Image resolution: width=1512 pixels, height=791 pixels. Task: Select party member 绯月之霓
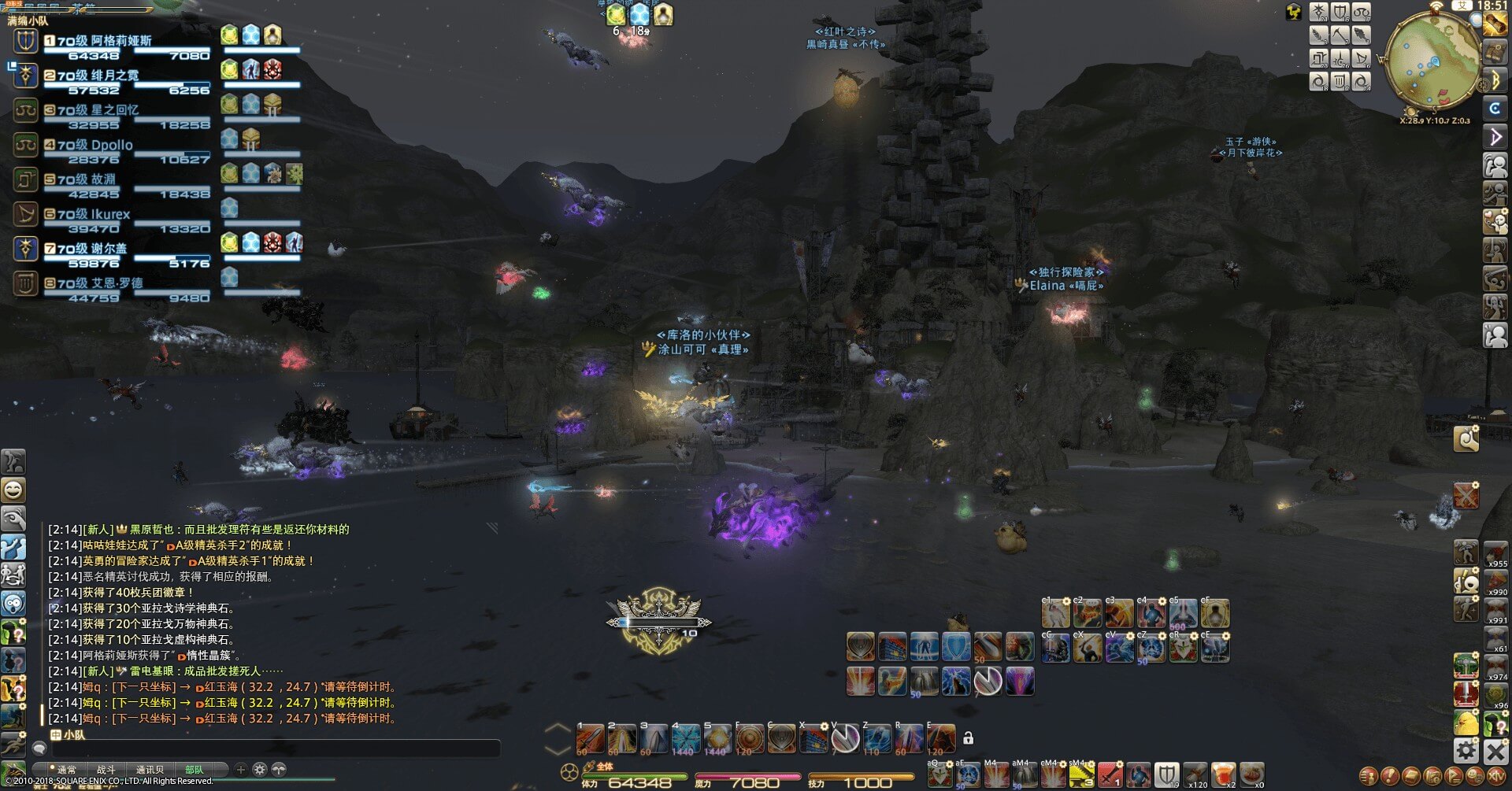point(98,76)
